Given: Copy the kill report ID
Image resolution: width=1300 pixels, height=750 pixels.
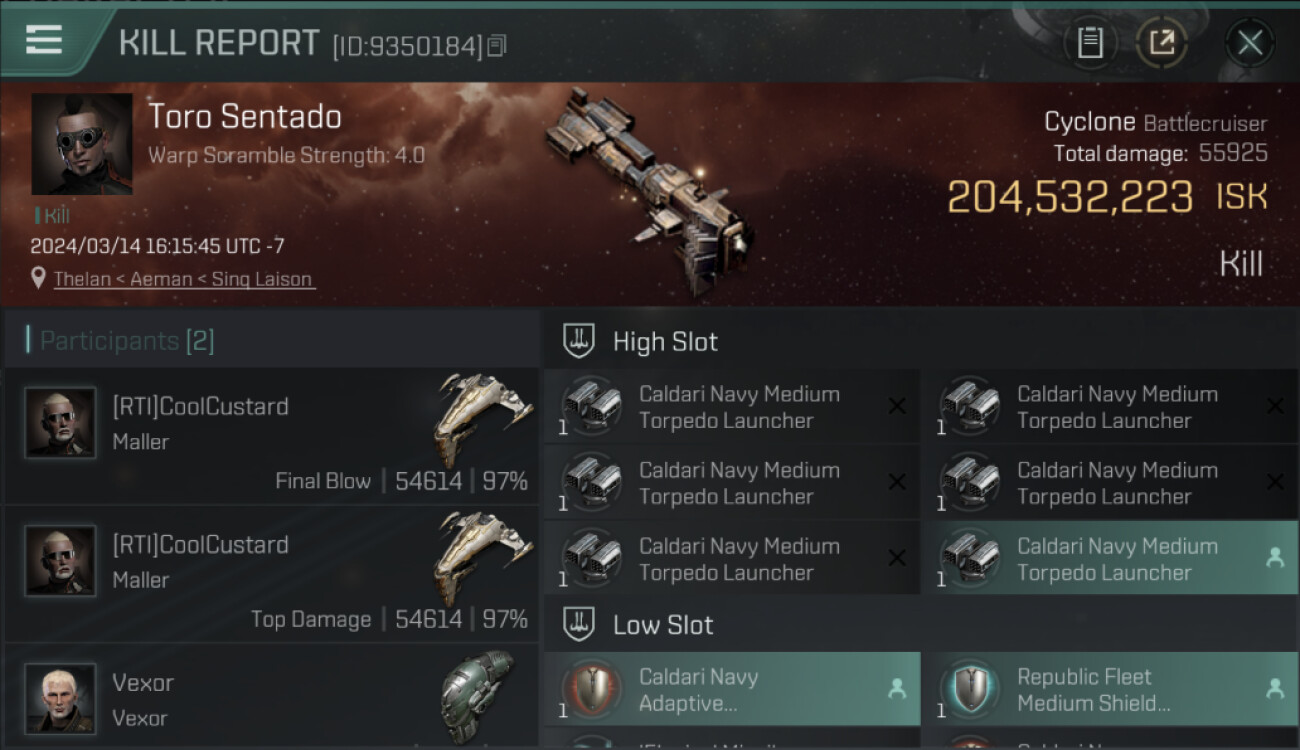Looking at the screenshot, I should 497,46.
